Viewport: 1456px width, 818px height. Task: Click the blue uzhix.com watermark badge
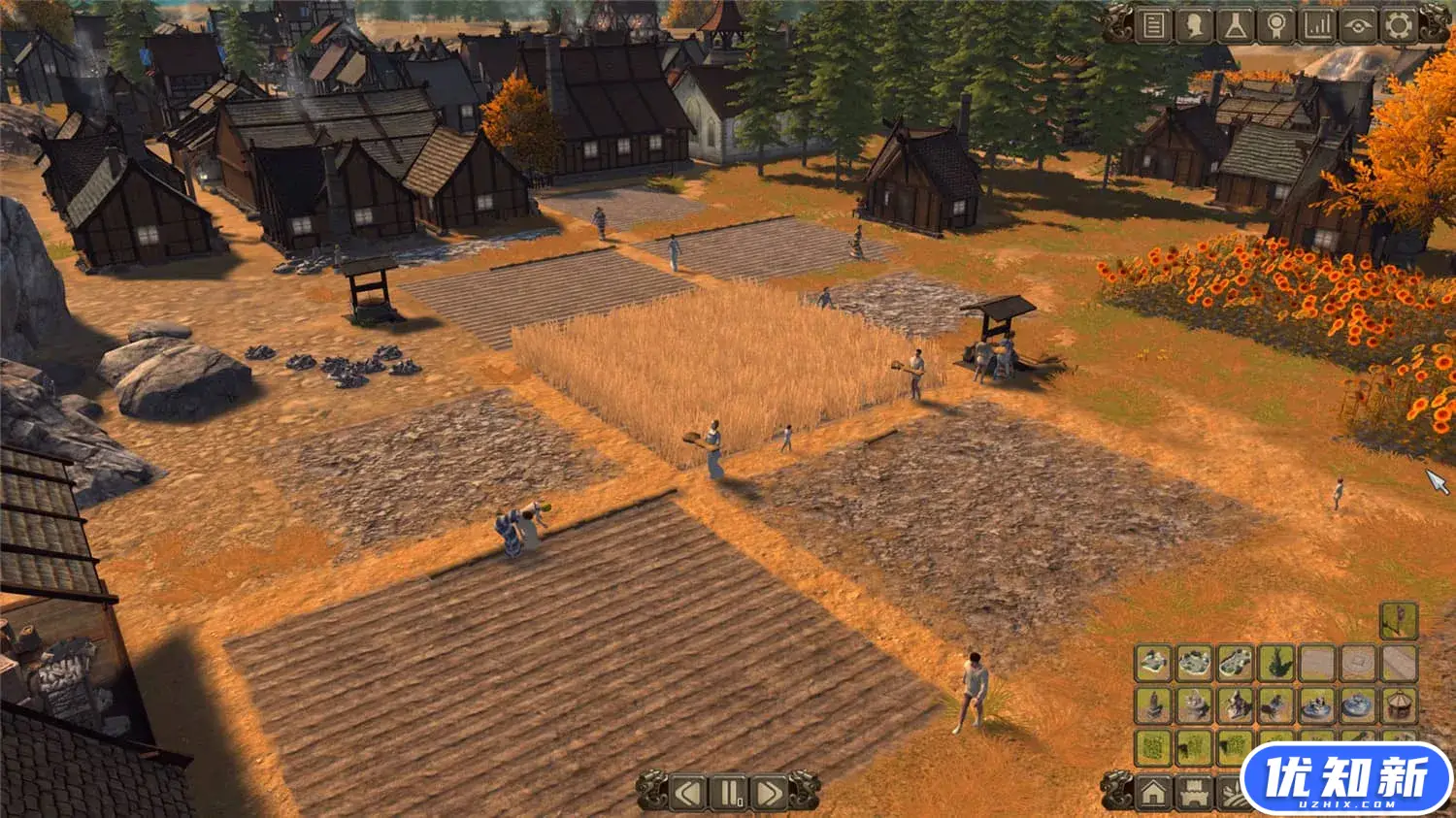tap(1346, 779)
